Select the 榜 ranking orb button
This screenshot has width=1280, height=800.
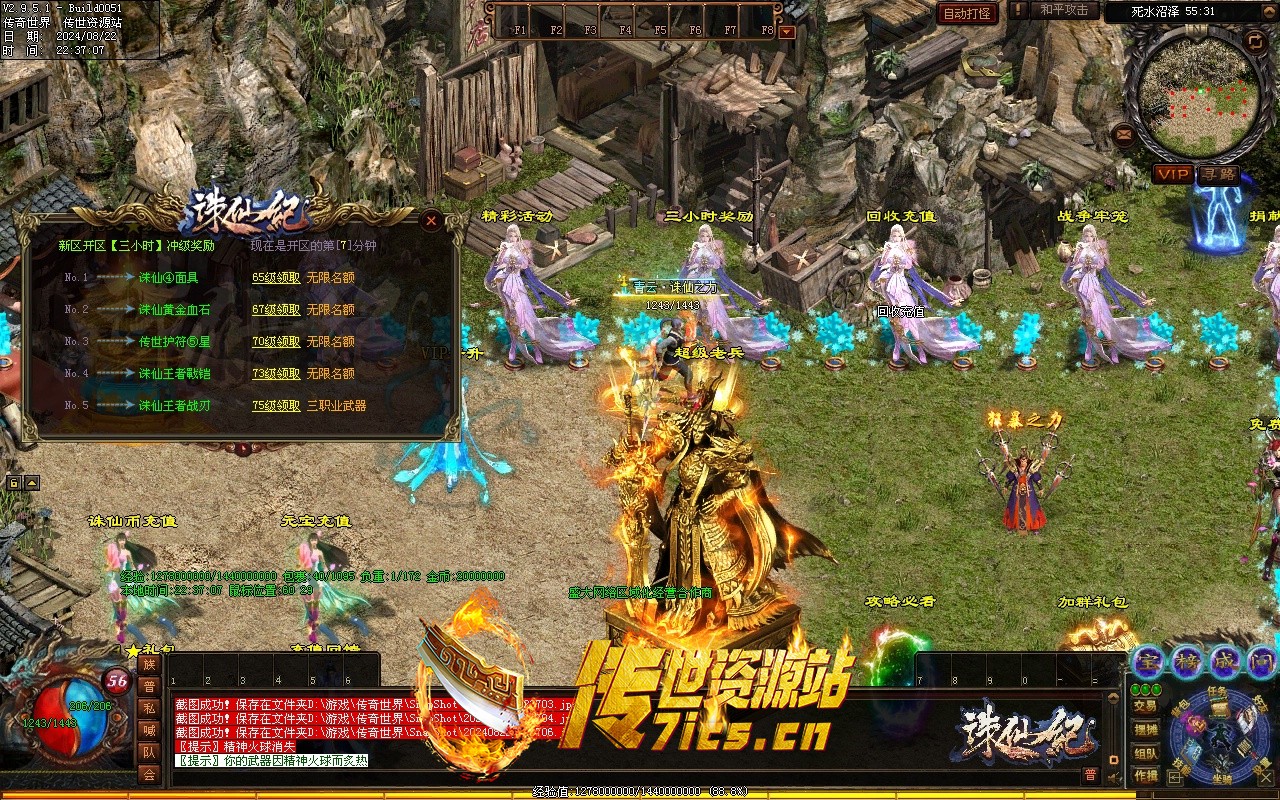click(x=1187, y=661)
